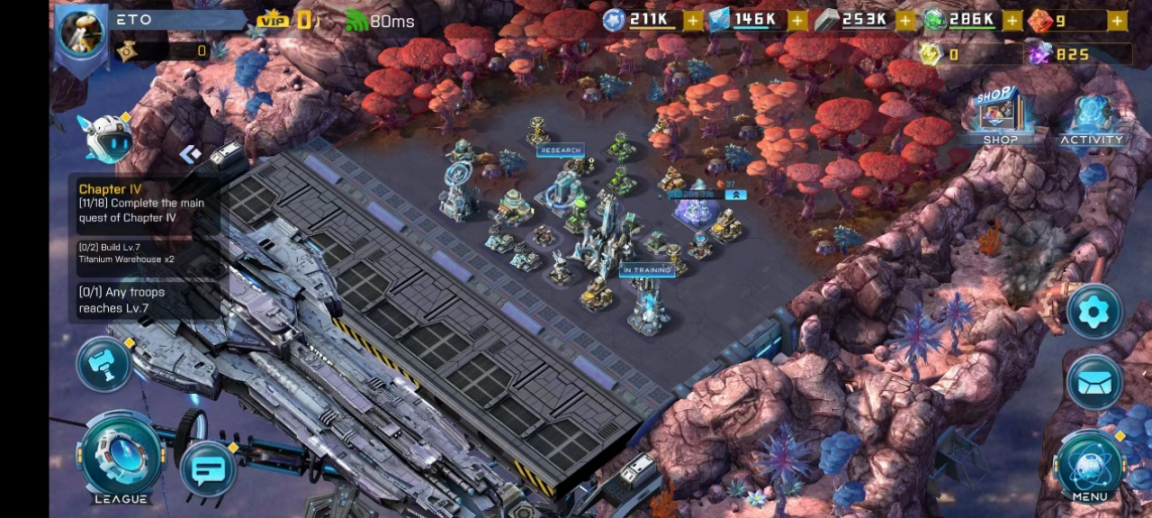Buy more red gems with plus button
The height and width of the screenshot is (518, 1152).
coord(1118,20)
